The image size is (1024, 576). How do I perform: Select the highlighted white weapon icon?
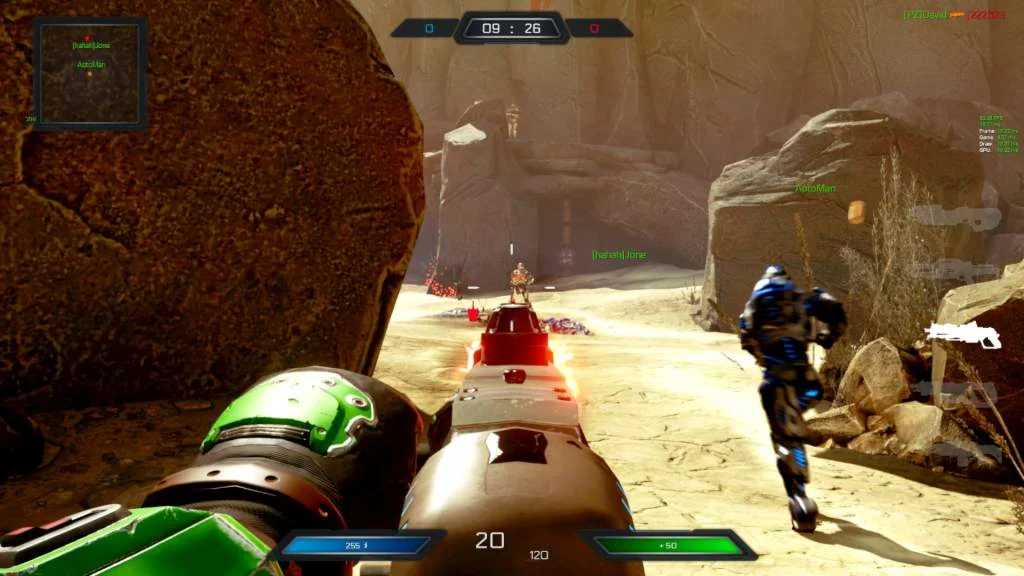[963, 336]
